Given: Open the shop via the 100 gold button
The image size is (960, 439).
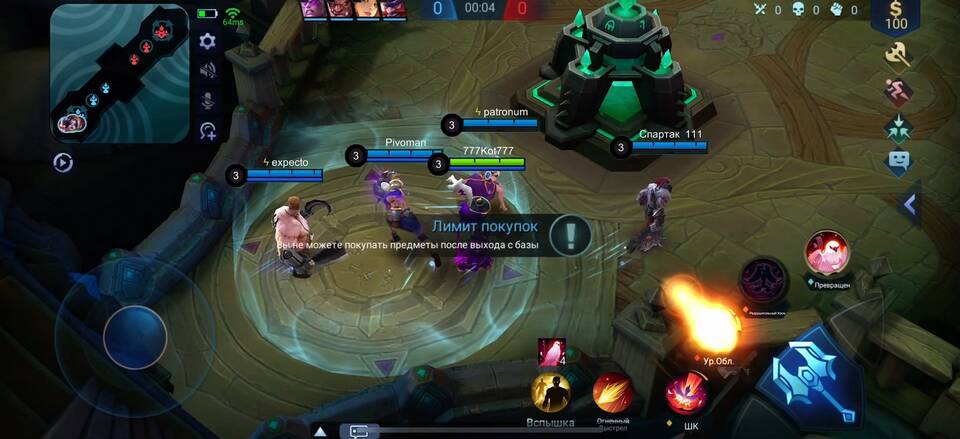Looking at the screenshot, I should pos(896,17).
